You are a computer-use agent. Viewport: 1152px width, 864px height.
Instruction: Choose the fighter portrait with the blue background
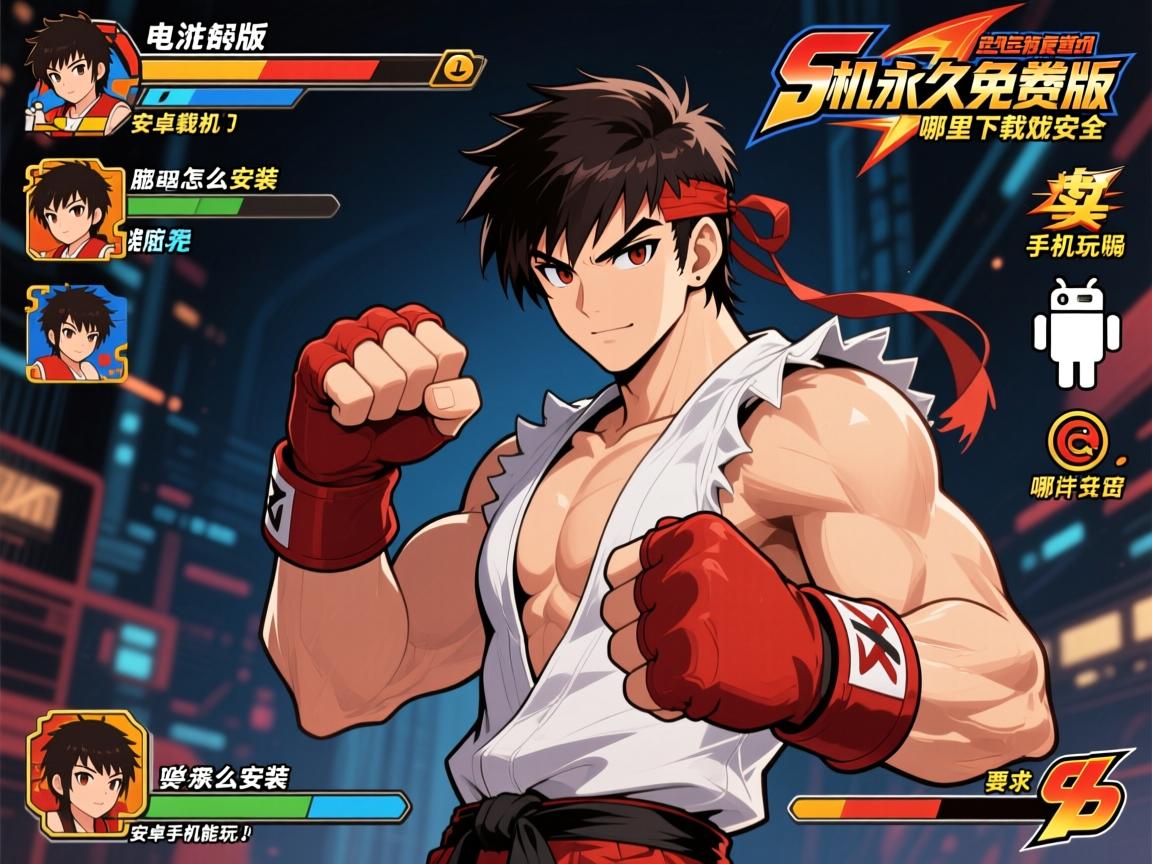point(76,333)
